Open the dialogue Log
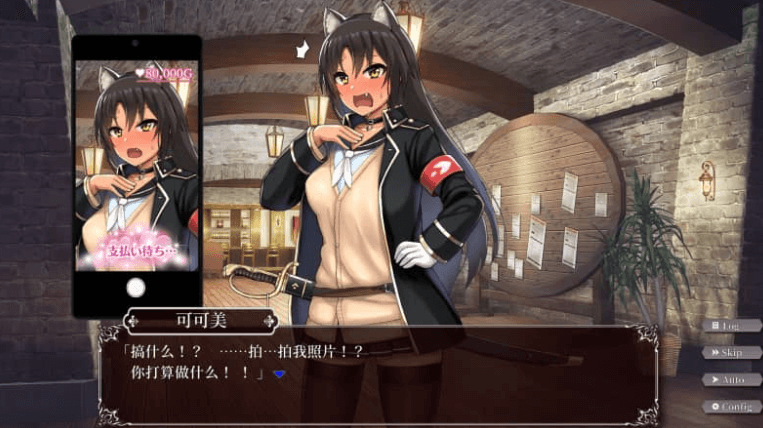 point(731,325)
